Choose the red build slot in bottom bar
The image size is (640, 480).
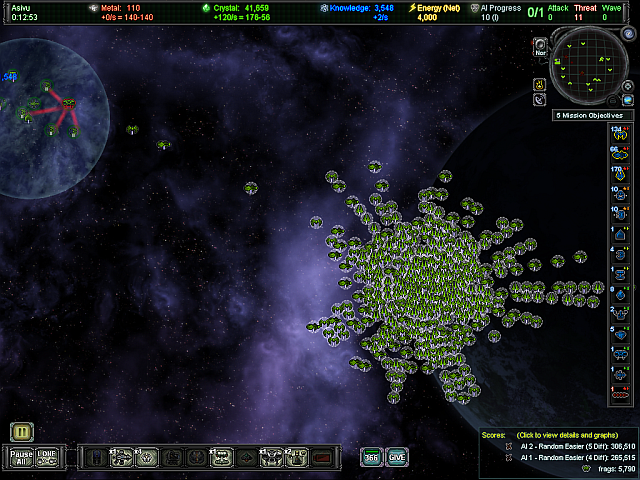click(x=322, y=457)
